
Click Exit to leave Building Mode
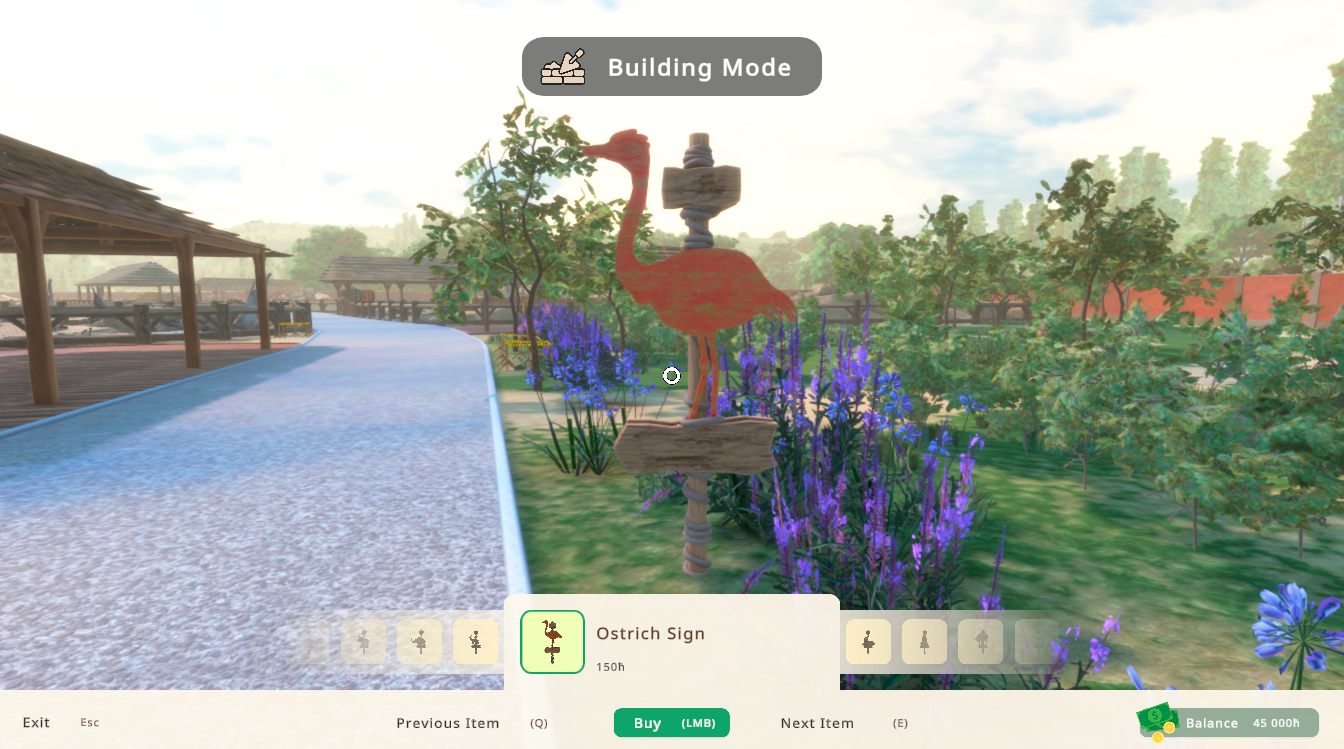point(36,722)
